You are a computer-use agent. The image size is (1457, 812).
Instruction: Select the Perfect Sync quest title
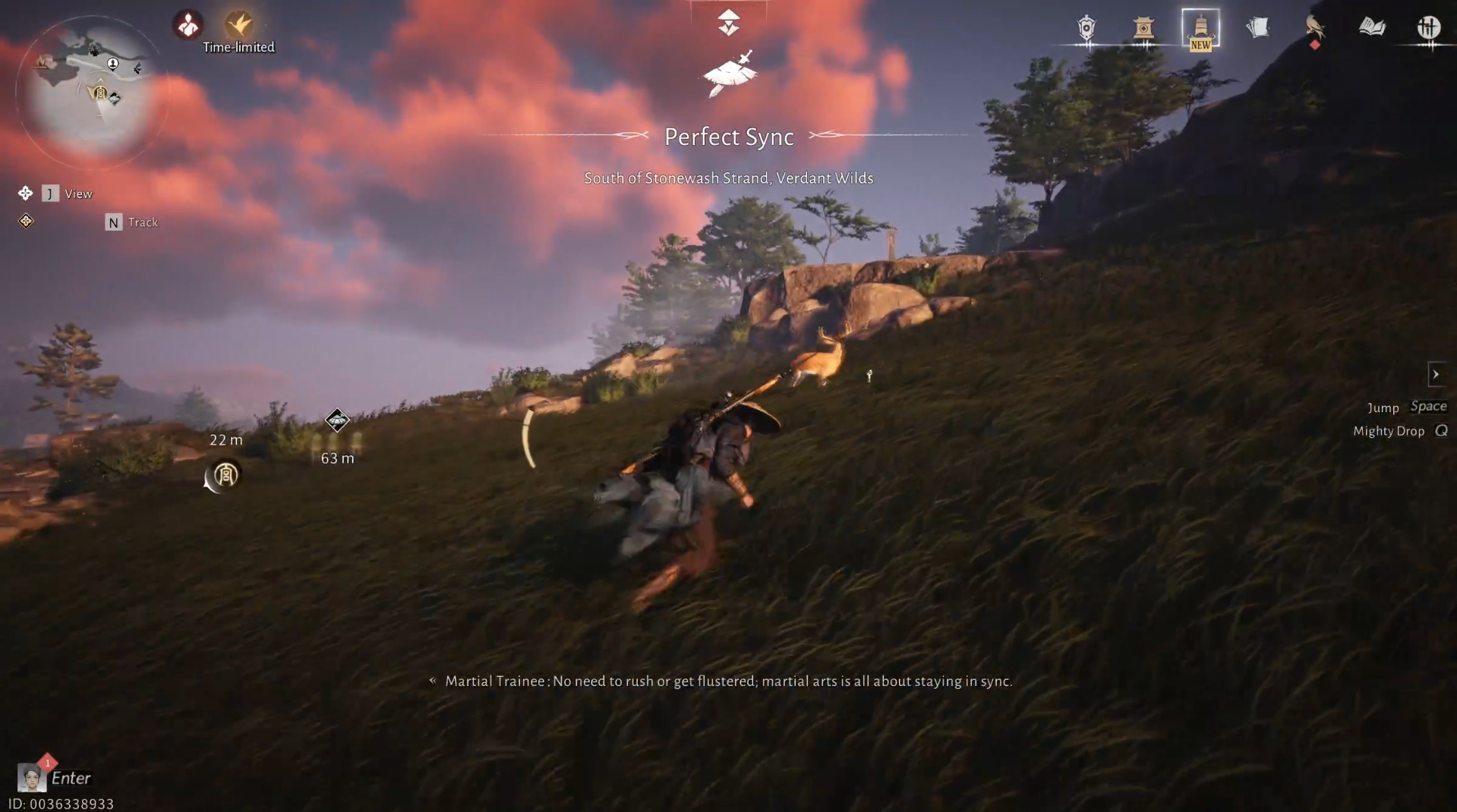coord(729,137)
